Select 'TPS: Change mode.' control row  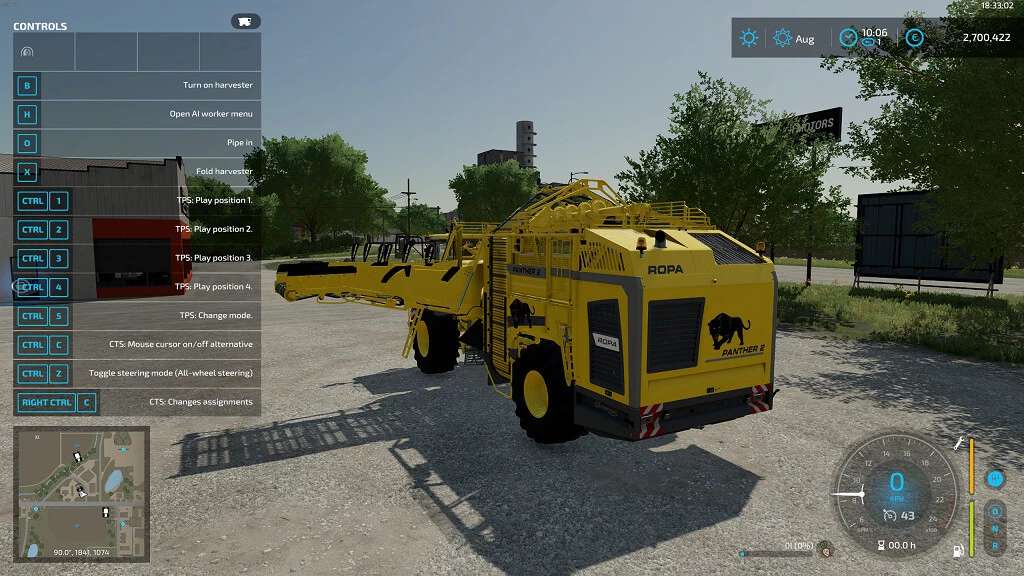point(137,316)
